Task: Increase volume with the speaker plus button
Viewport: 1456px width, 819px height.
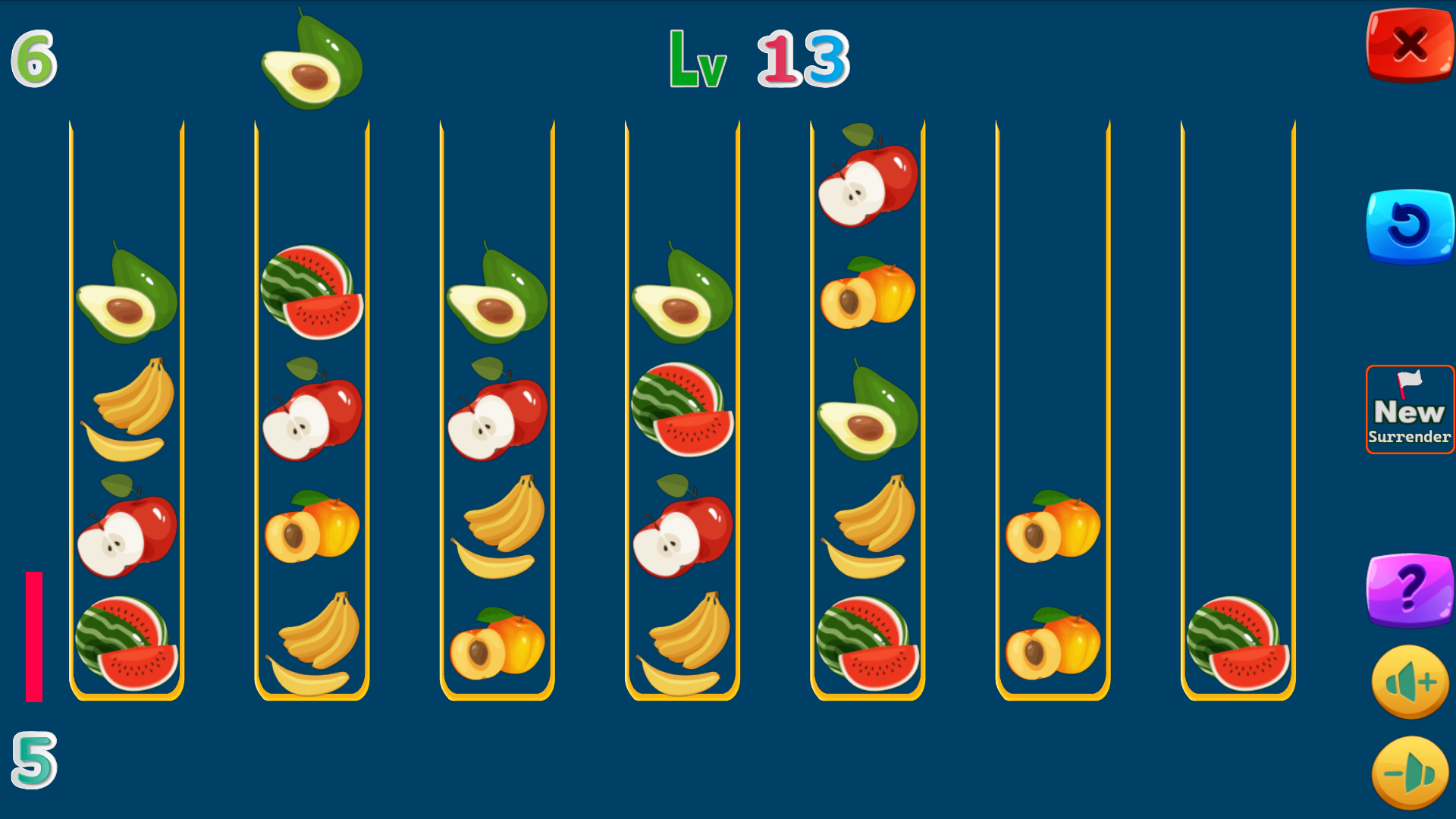Action: tap(1409, 681)
